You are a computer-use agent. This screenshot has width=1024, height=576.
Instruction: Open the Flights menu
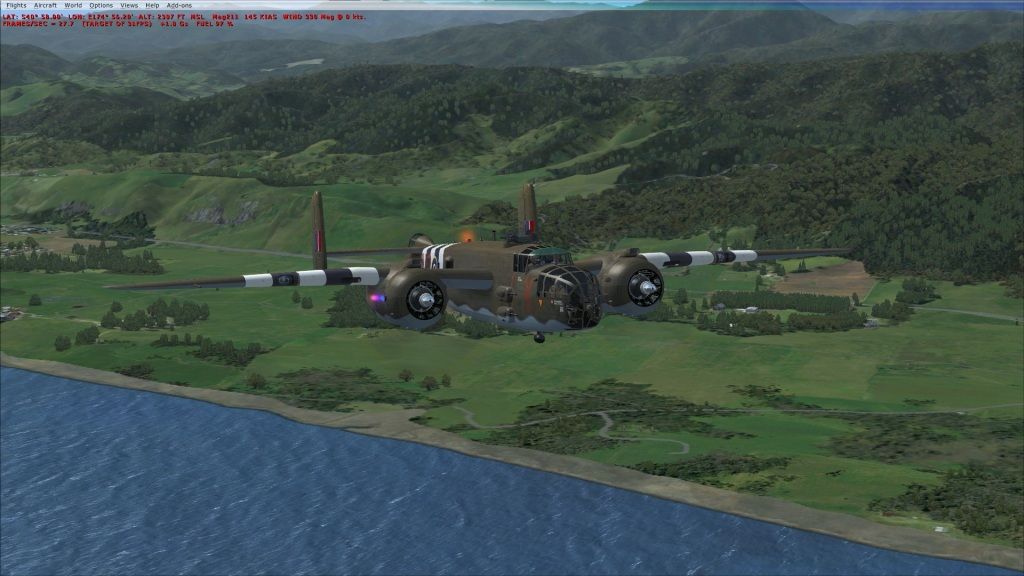click(16, 5)
